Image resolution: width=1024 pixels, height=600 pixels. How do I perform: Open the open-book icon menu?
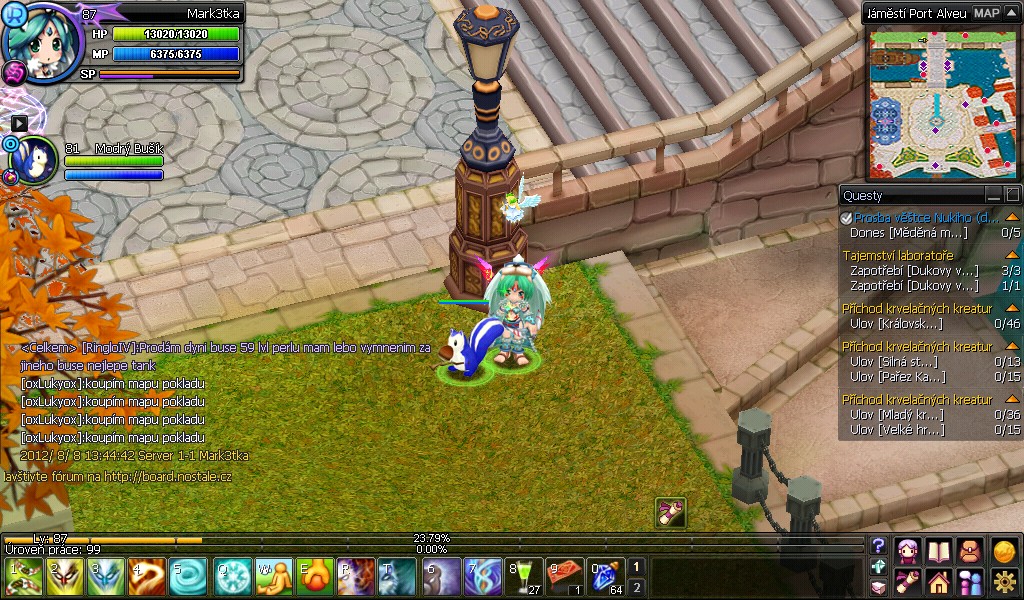[x=939, y=550]
